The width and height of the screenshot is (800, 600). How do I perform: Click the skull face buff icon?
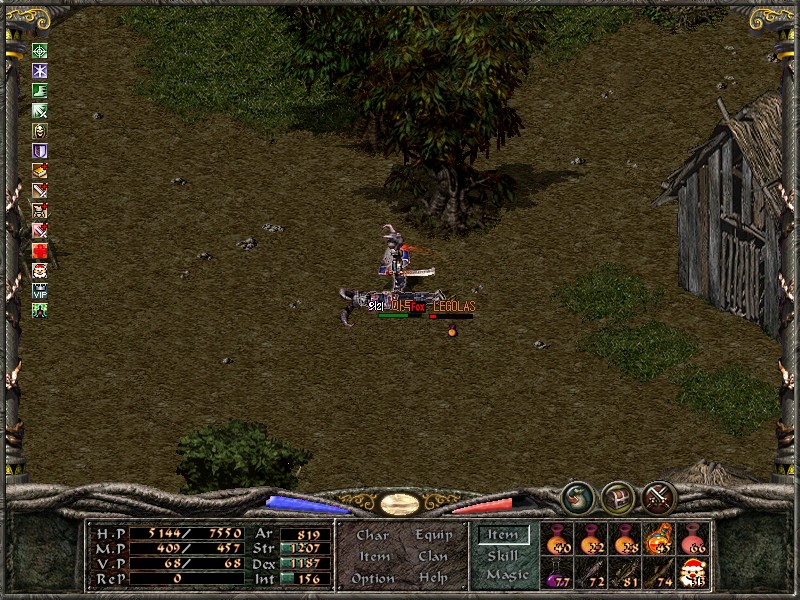(40, 131)
